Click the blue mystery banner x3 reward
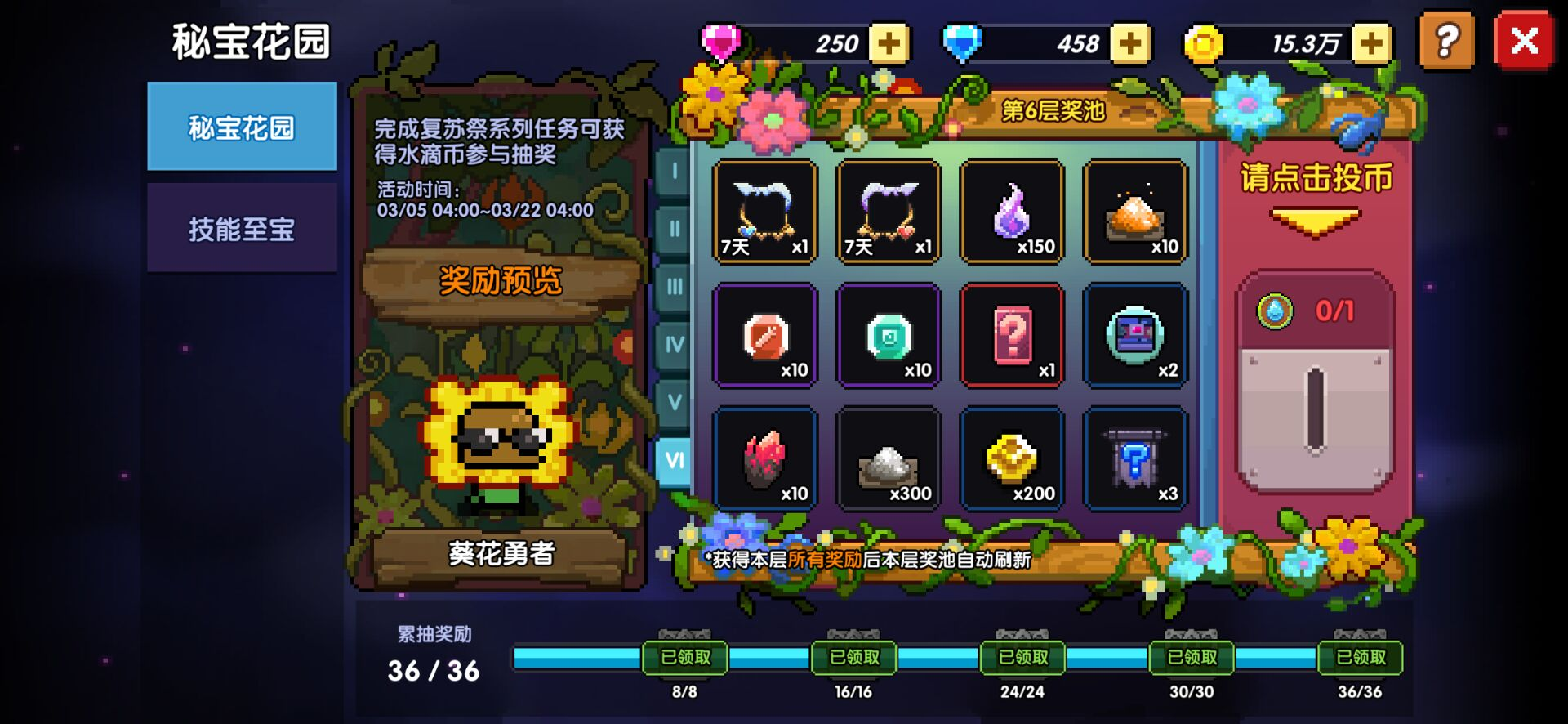 (x=1136, y=458)
